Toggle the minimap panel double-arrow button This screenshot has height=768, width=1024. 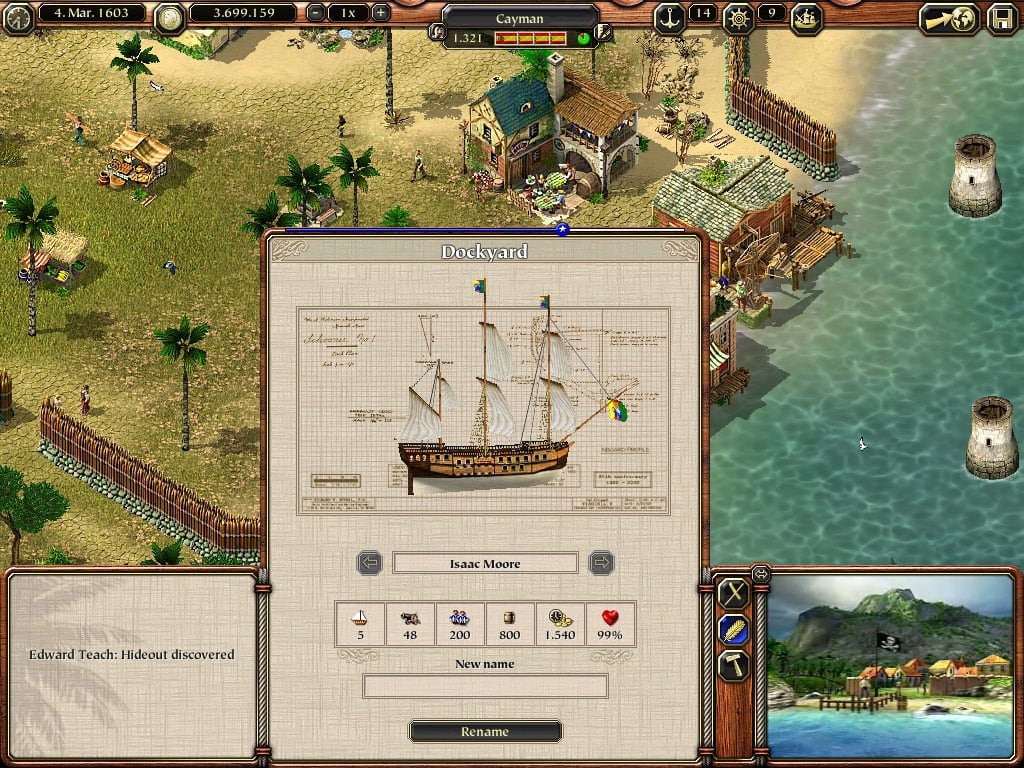point(762,573)
